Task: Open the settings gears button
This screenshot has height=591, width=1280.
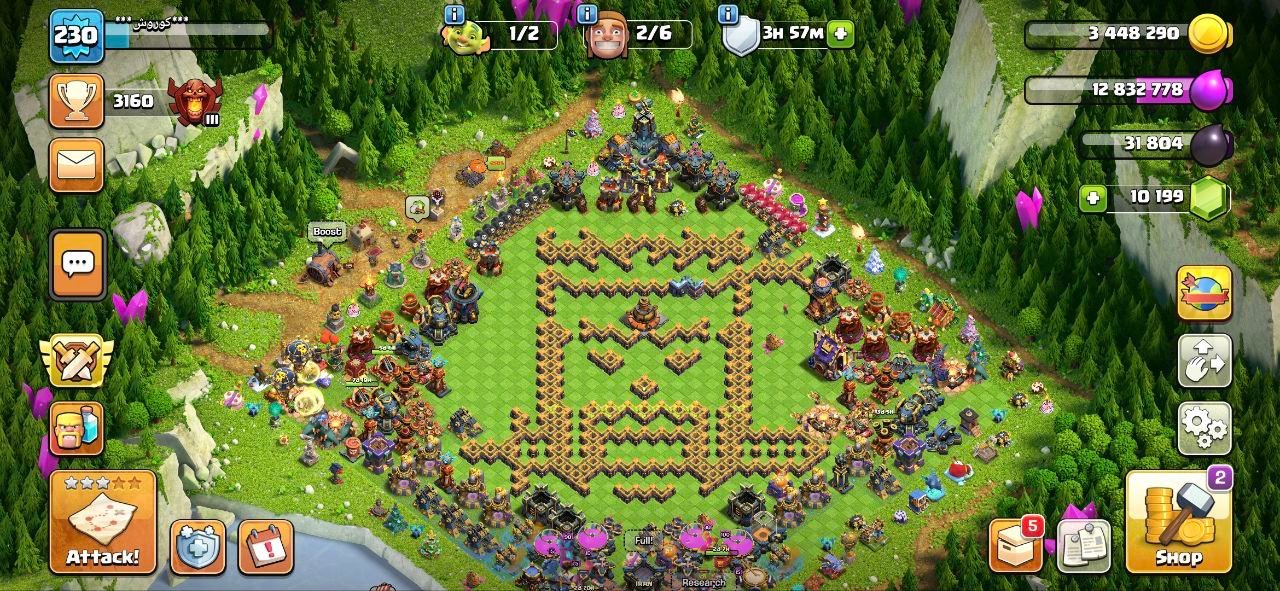Action: pos(1204,429)
